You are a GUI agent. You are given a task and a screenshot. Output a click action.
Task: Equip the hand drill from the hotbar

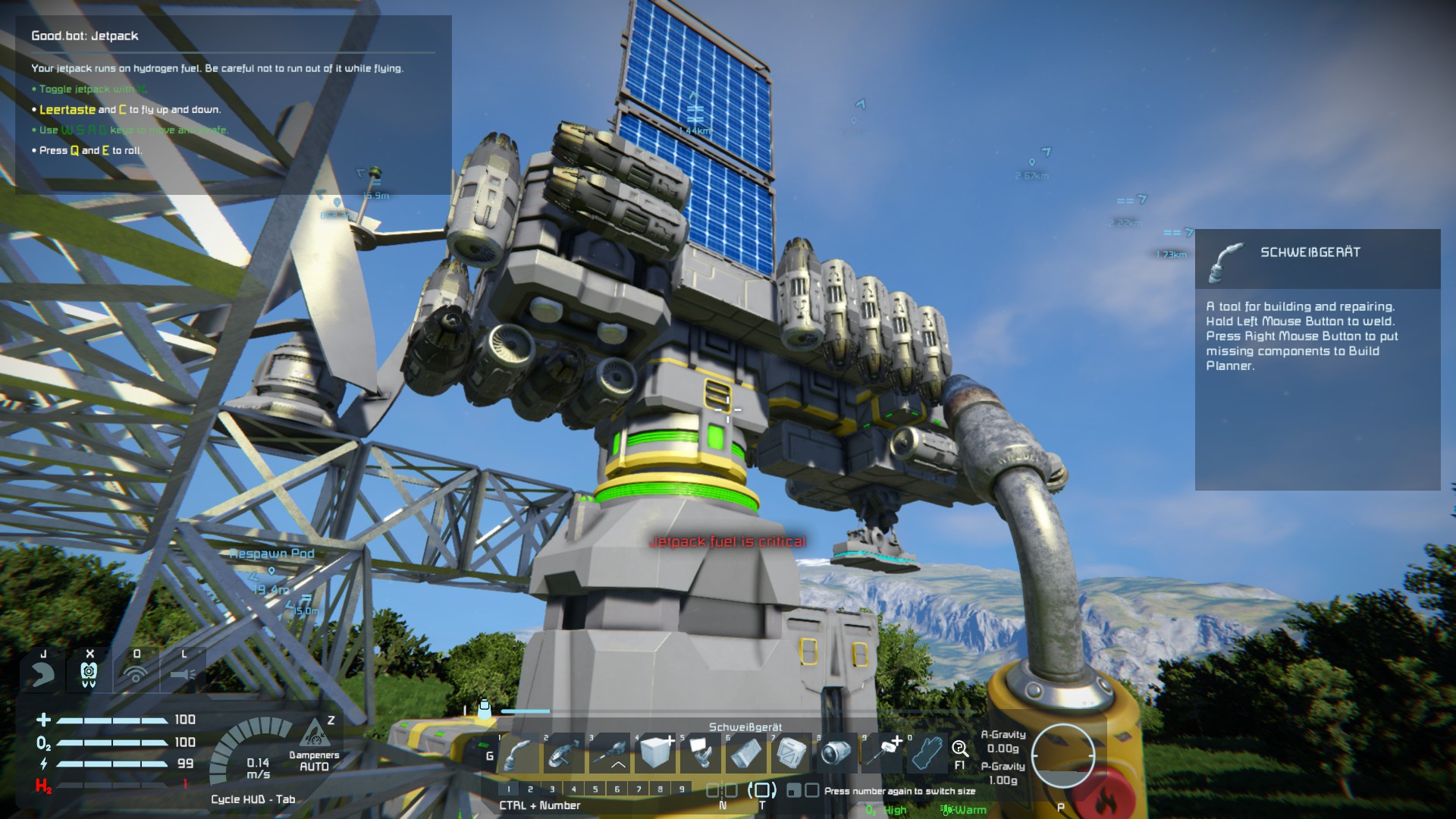(x=610, y=755)
